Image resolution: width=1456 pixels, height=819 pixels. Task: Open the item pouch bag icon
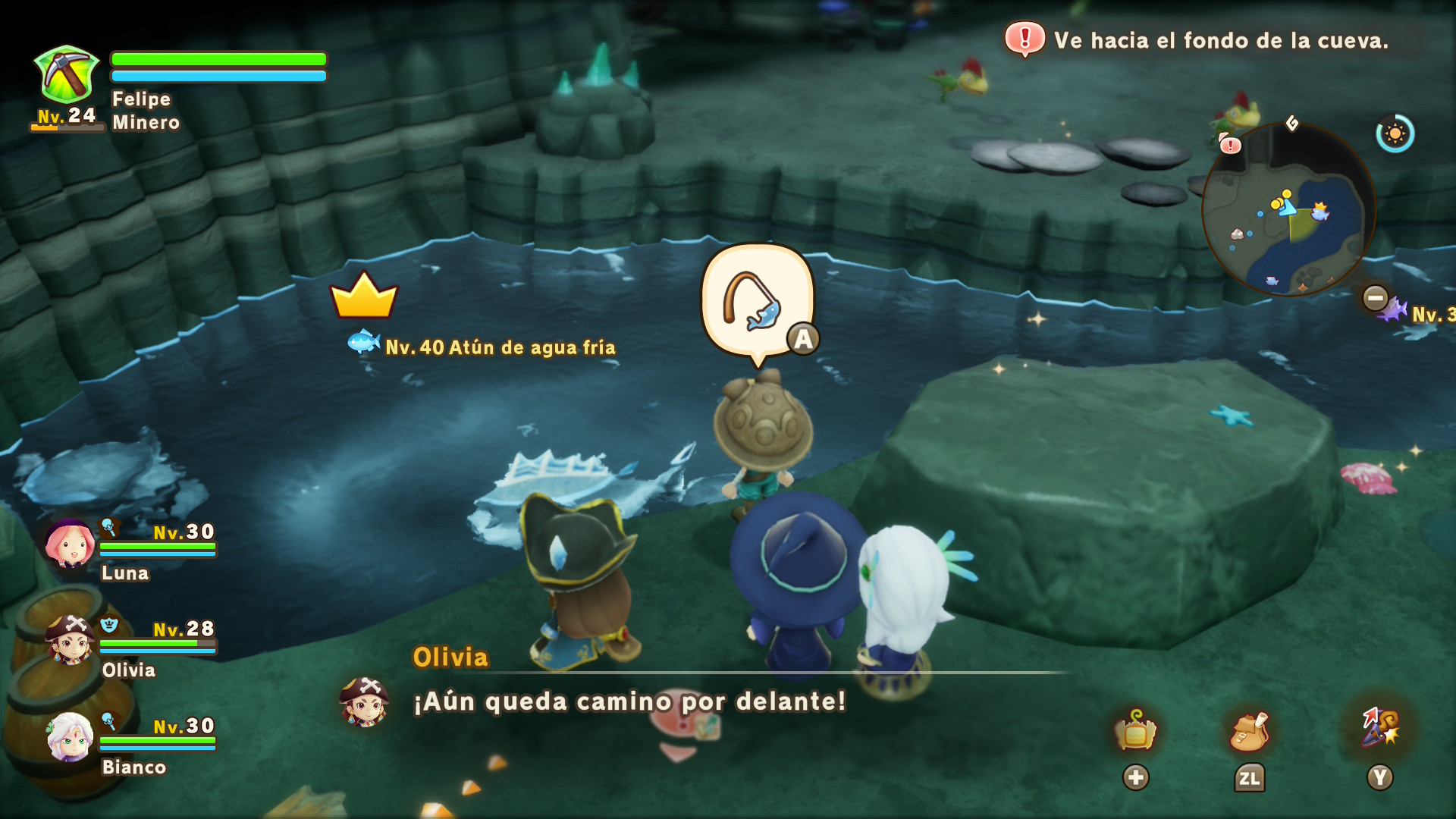[1249, 731]
